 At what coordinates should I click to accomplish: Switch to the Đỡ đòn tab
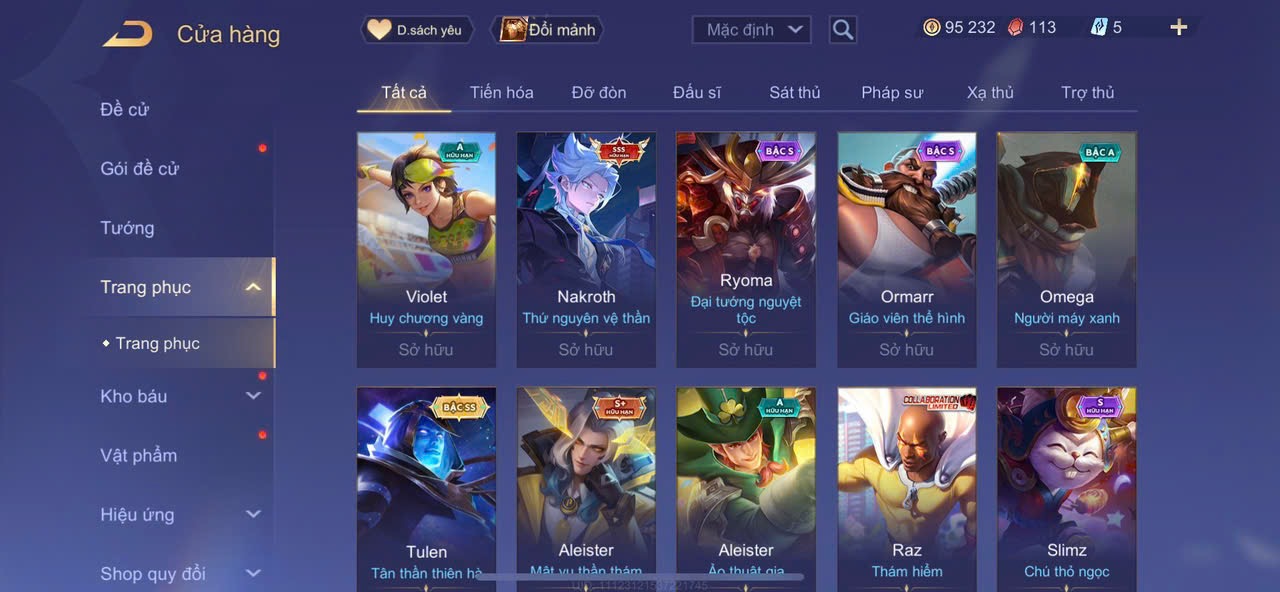[x=599, y=93]
